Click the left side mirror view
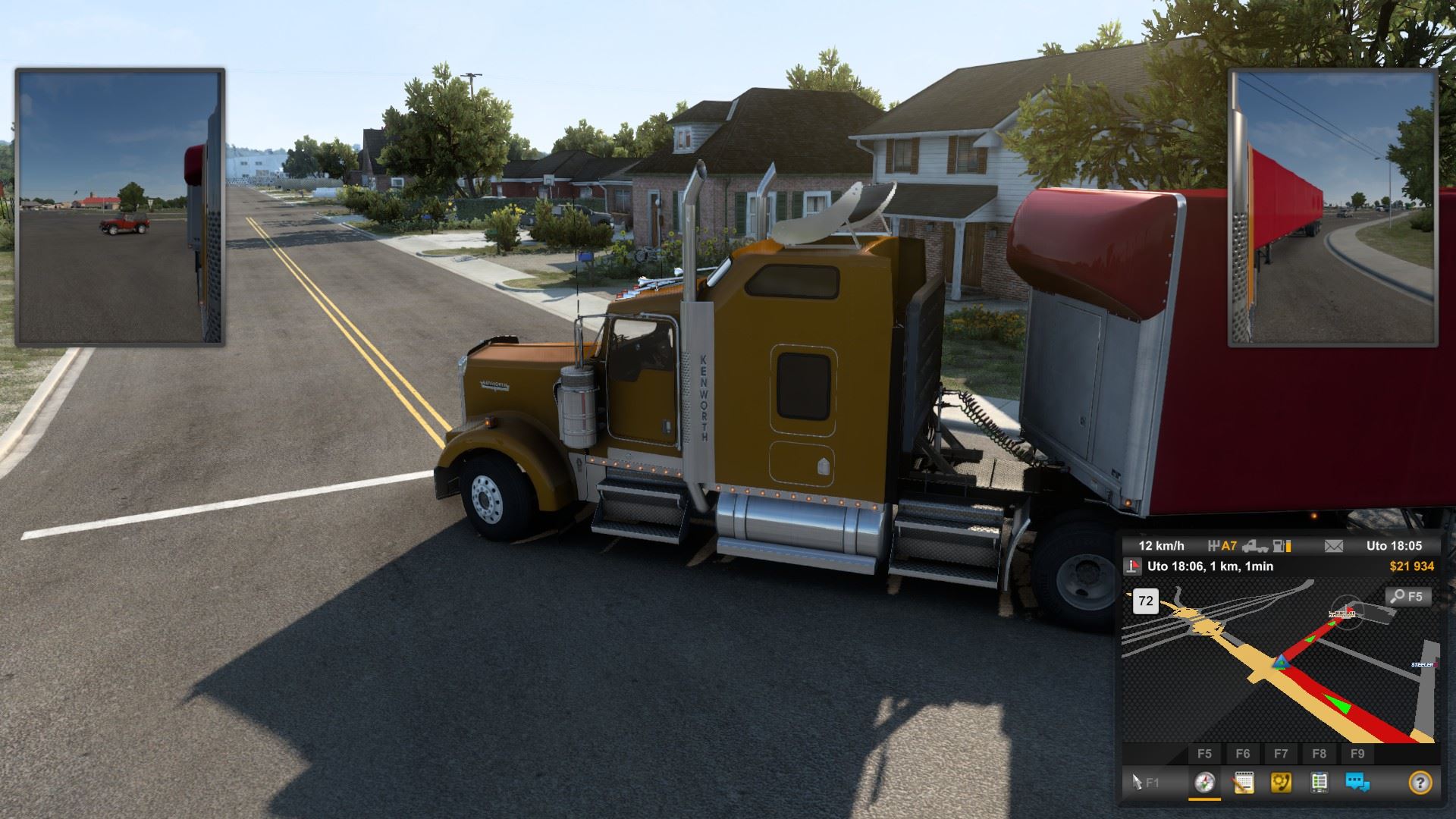This screenshot has height=819, width=1456. tap(120, 207)
